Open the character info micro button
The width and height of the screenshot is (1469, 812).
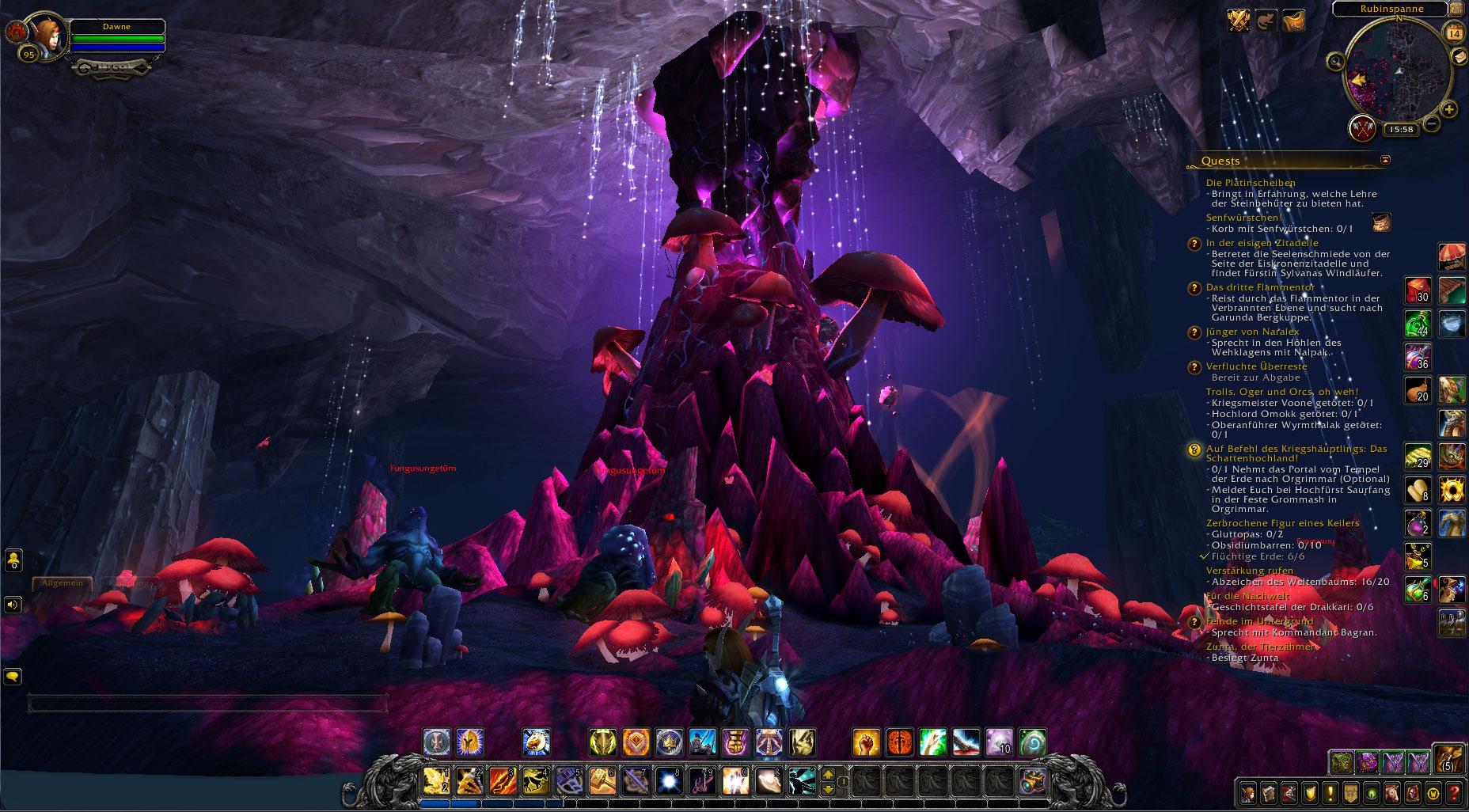(1247, 791)
